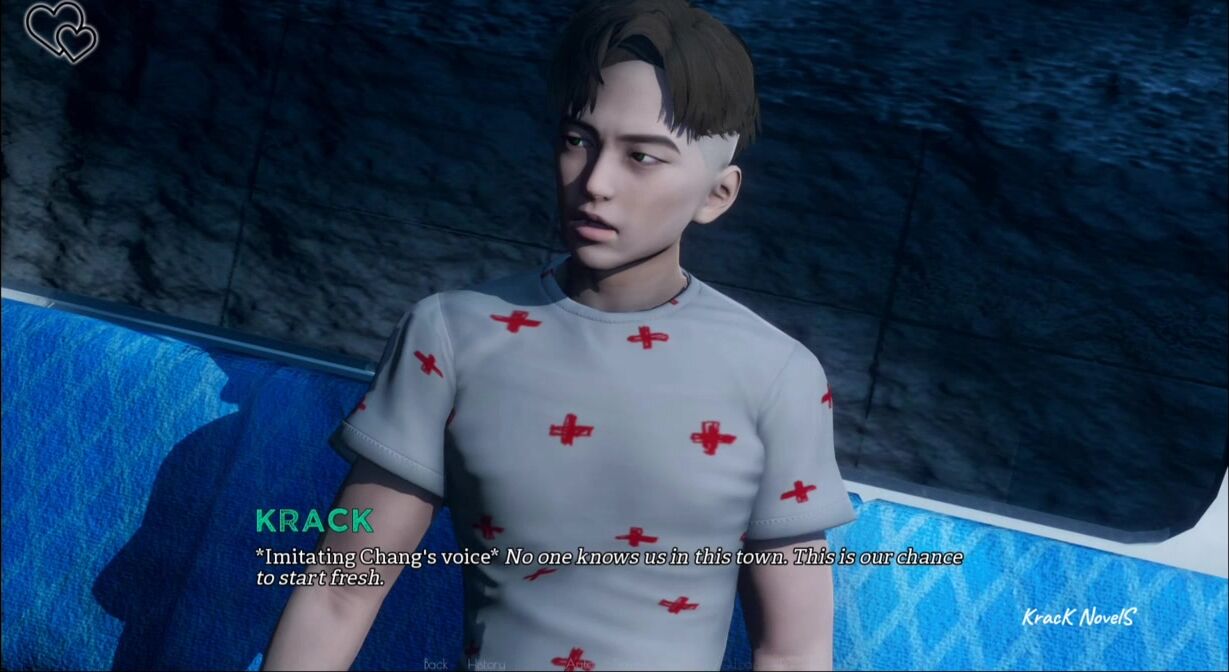
Task: Click Back in the quick menu
Action: pos(436,663)
